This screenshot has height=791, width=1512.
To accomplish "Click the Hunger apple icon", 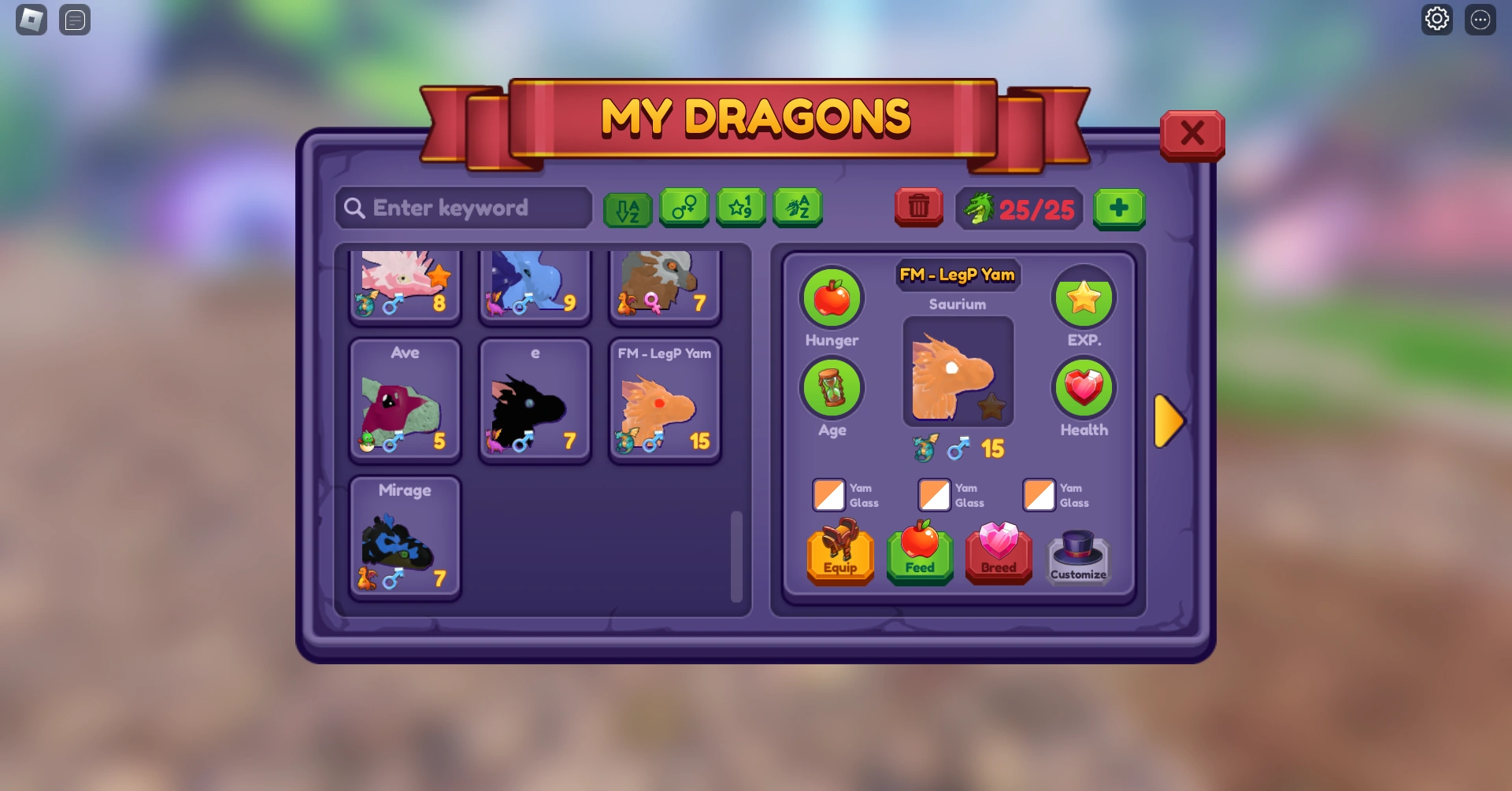I will click(832, 299).
